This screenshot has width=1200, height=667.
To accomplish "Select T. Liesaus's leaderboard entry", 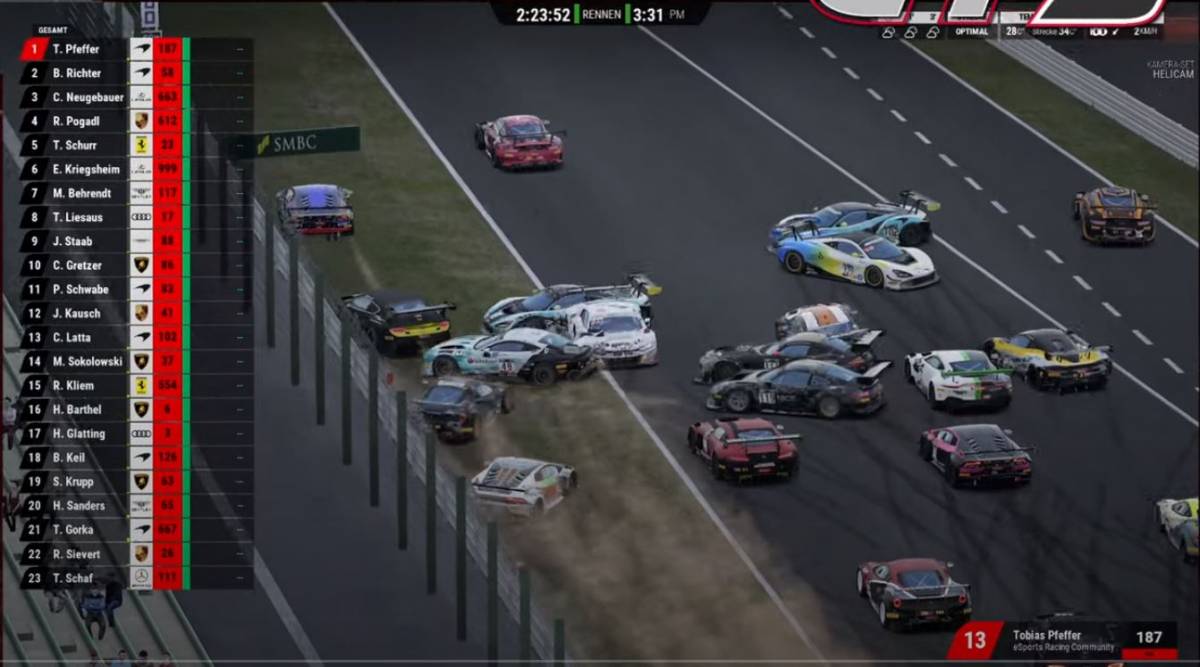I will [x=78, y=217].
